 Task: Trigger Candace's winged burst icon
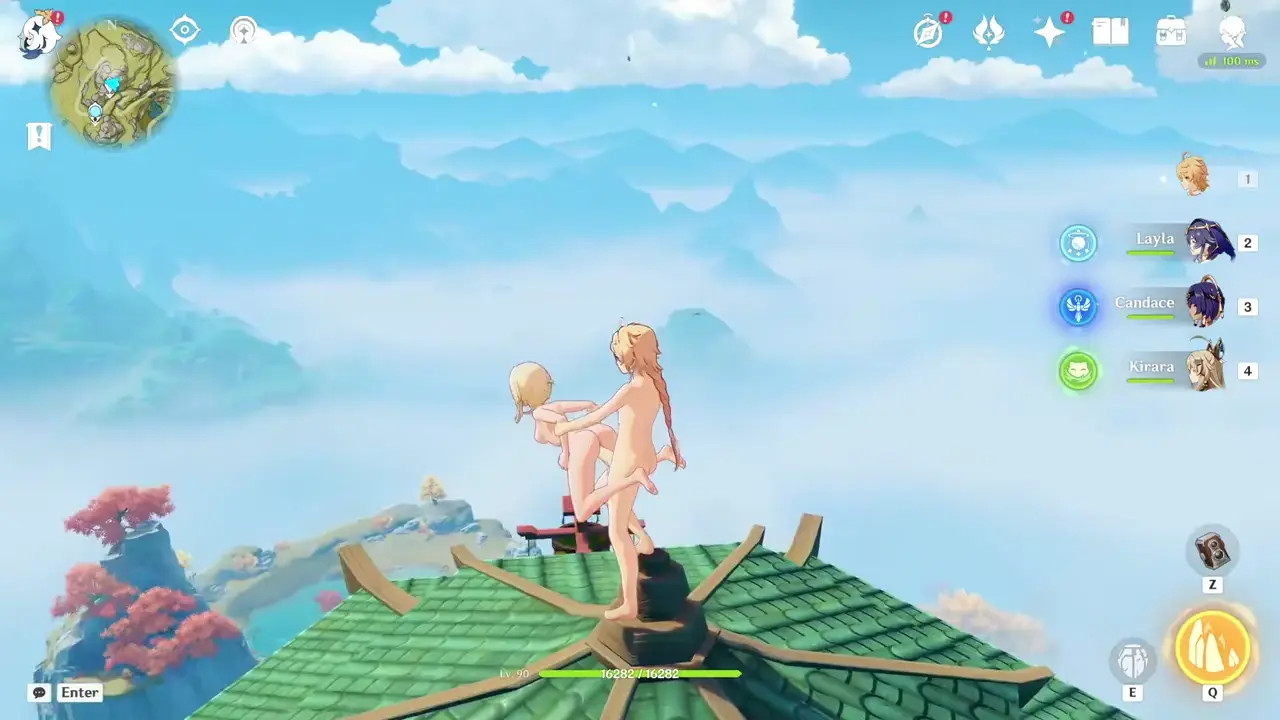(x=1078, y=307)
